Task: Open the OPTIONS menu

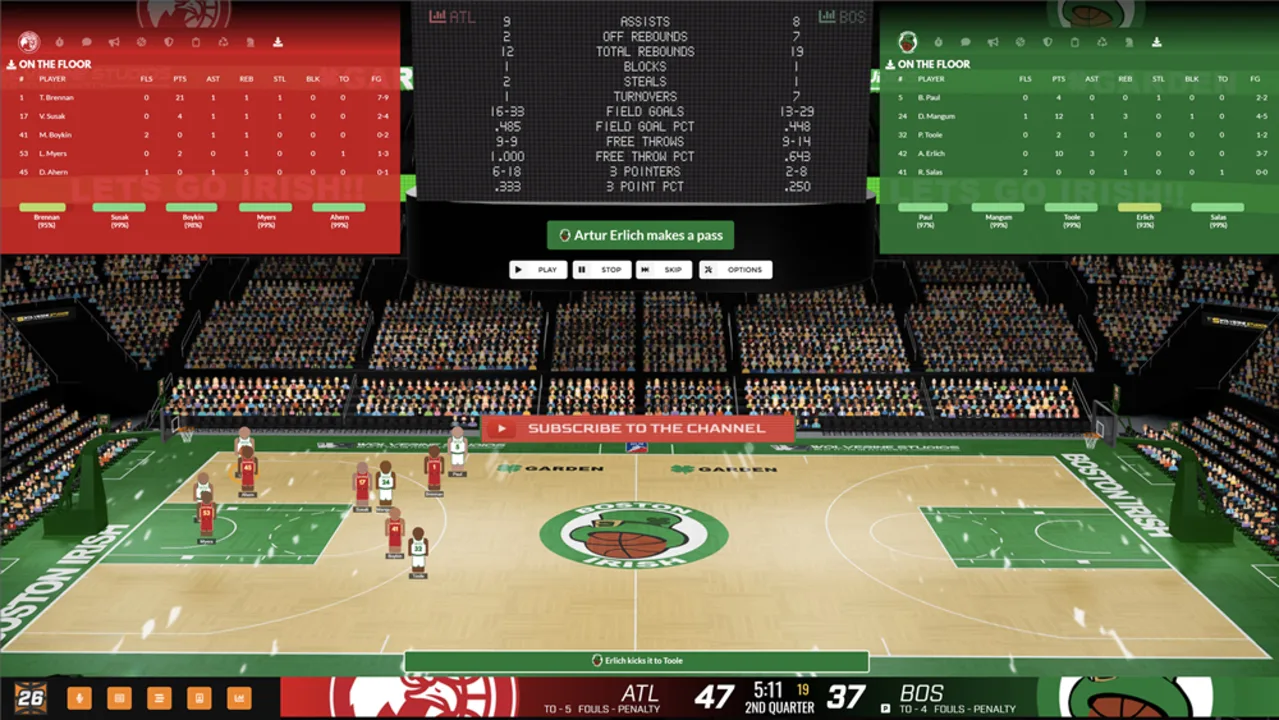Action: pyautogui.click(x=736, y=270)
